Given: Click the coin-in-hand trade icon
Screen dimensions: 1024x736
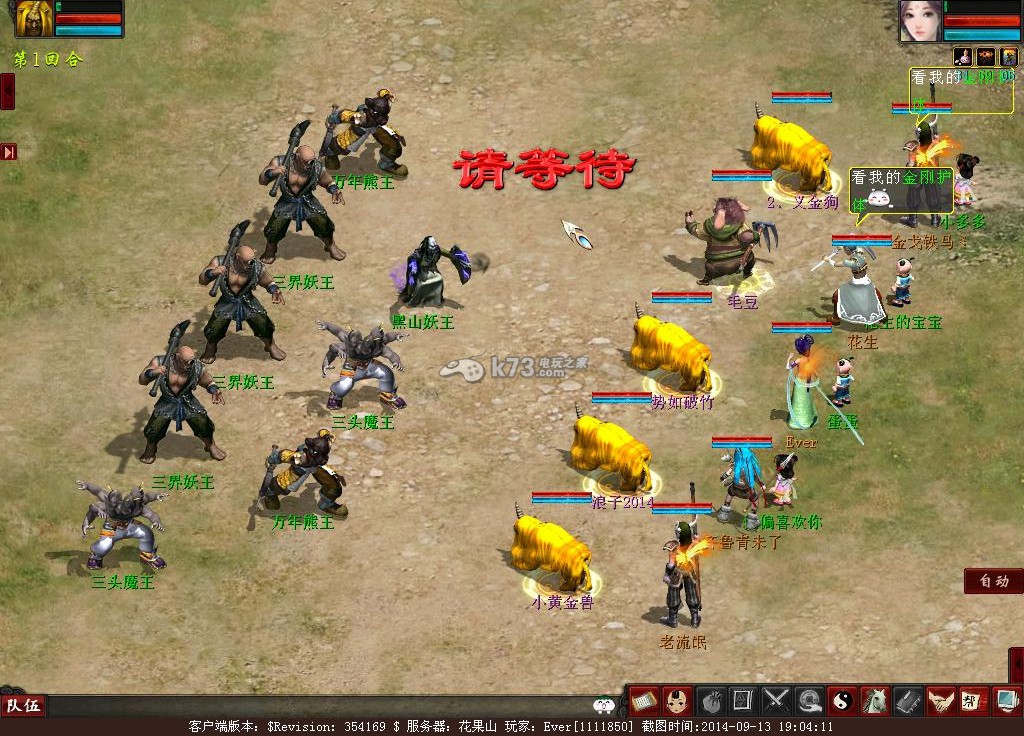Looking at the screenshot, I should click(809, 700).
